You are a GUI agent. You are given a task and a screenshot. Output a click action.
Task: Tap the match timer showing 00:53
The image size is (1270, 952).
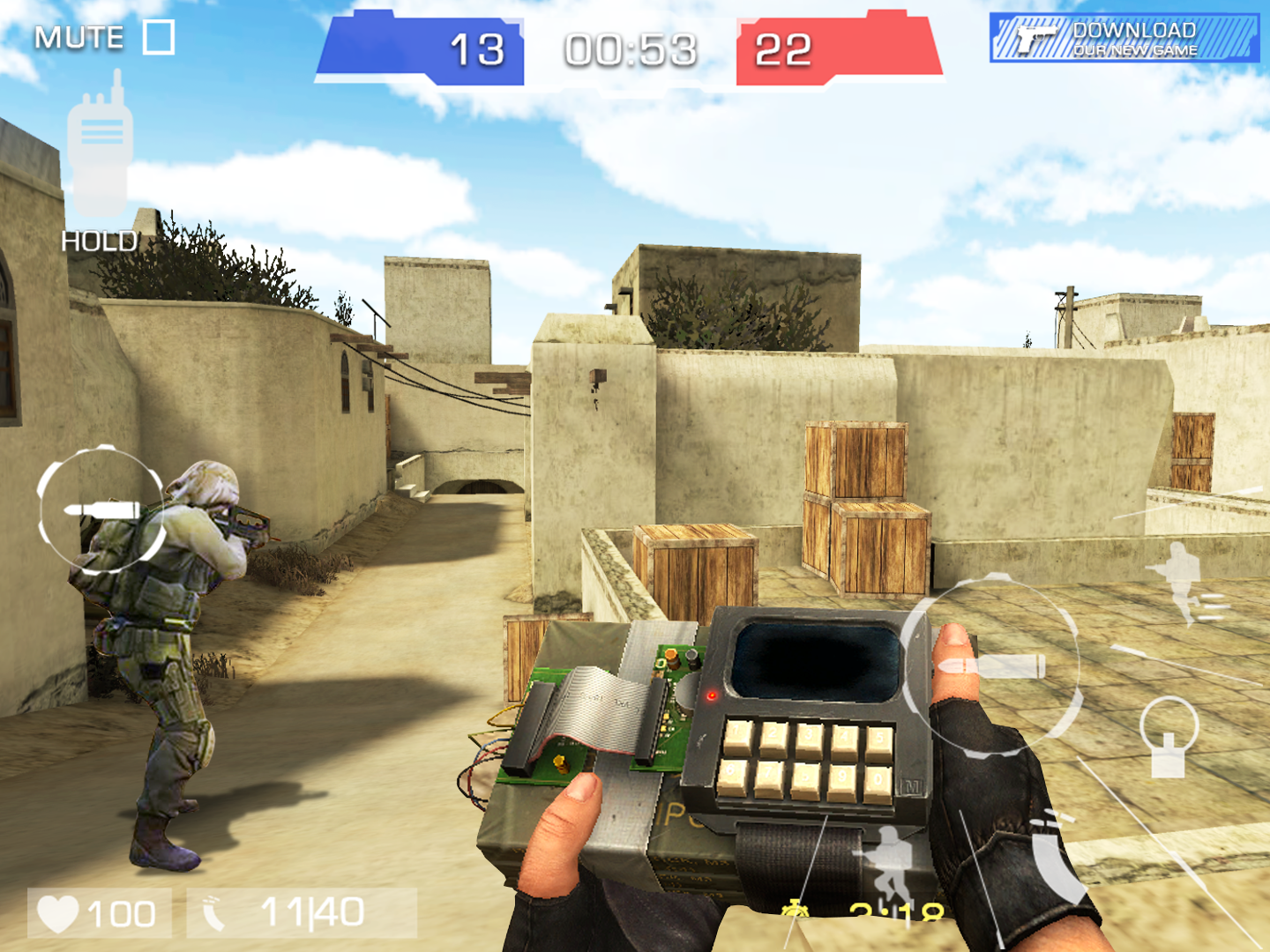[631, 50]
